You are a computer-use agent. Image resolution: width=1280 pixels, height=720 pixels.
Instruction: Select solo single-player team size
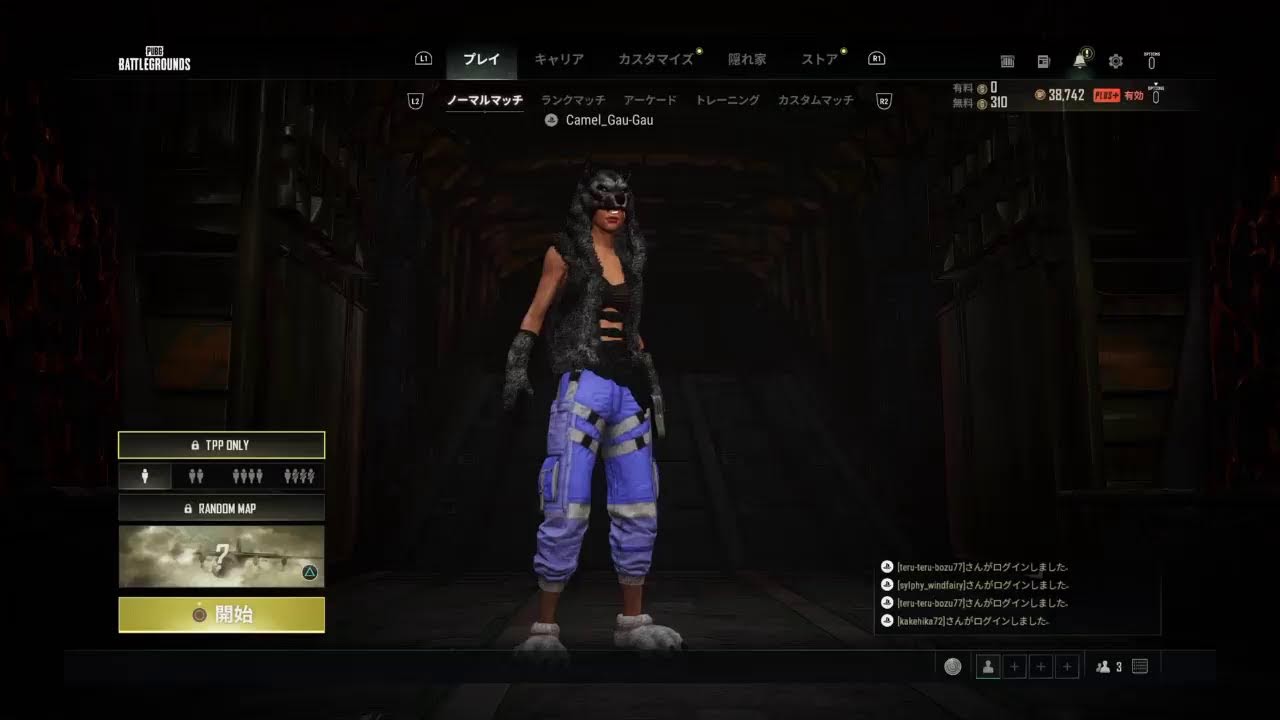[x=145, y=476]
